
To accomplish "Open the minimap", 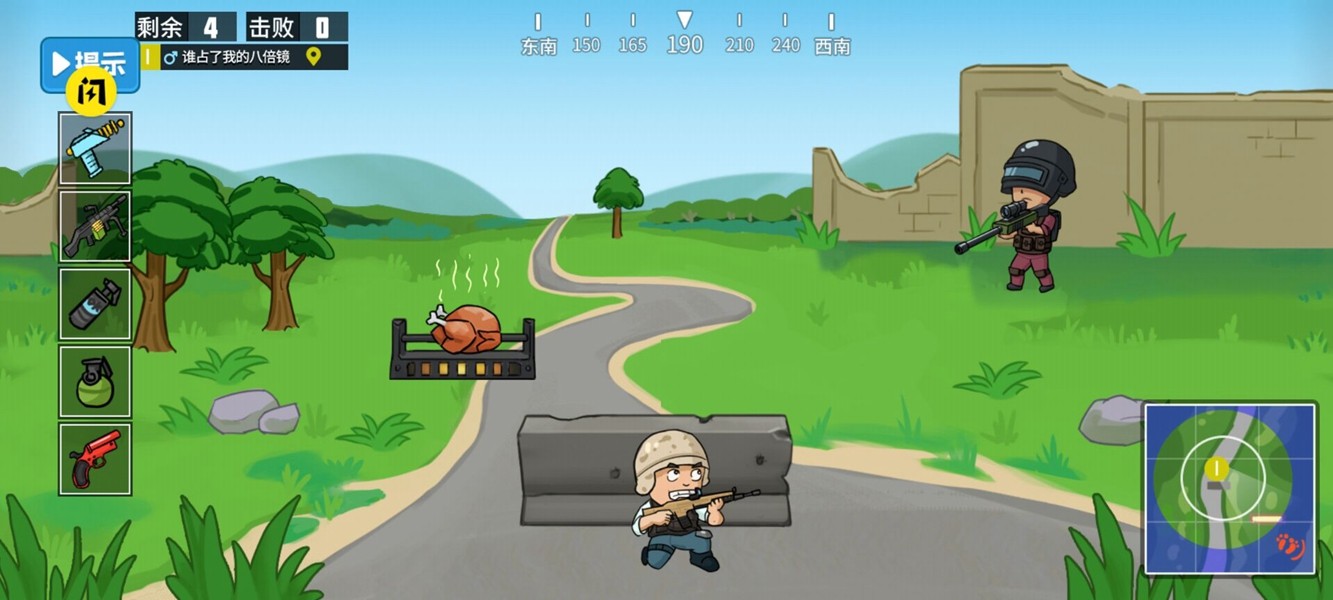I will tap(1230, 488).
